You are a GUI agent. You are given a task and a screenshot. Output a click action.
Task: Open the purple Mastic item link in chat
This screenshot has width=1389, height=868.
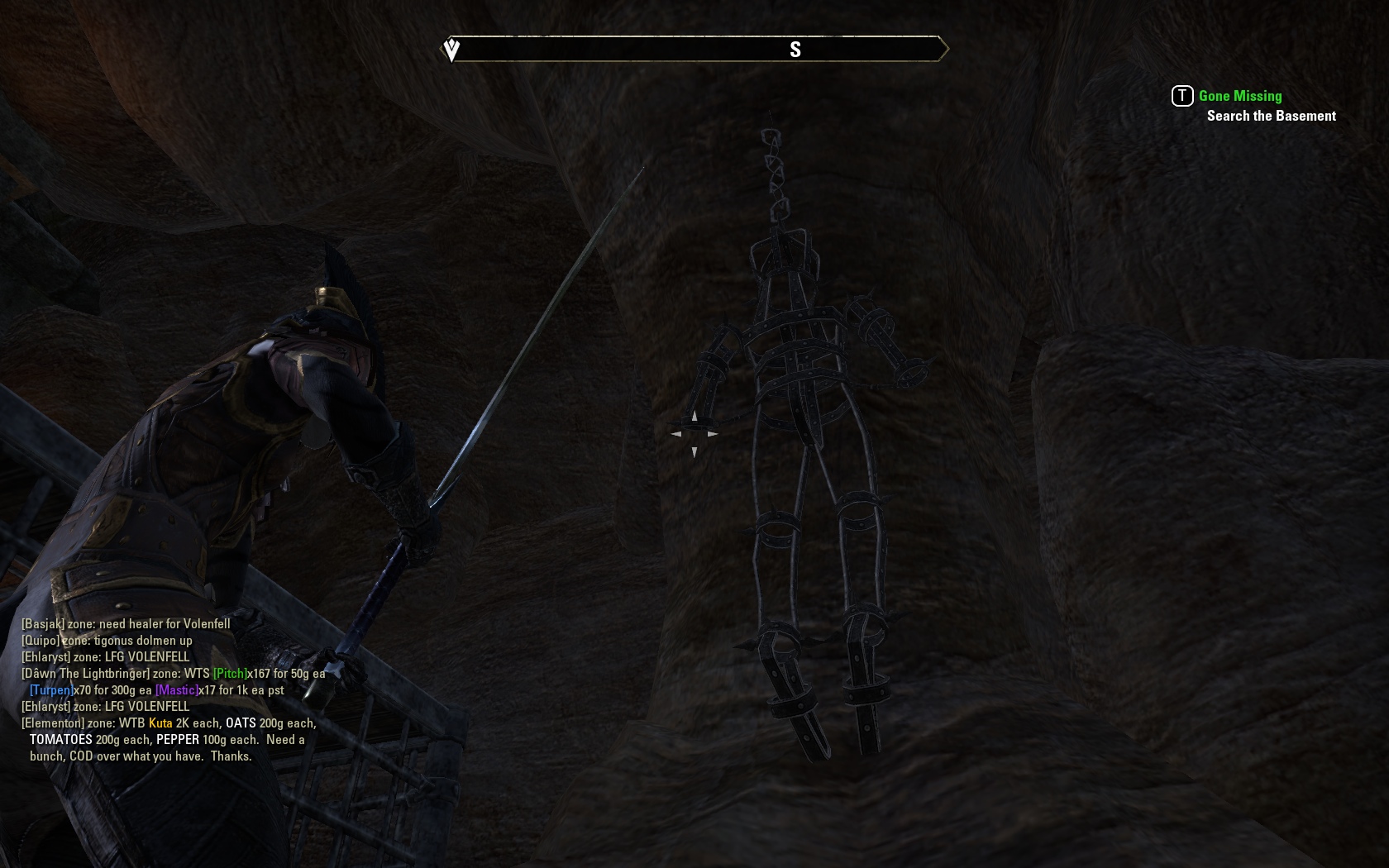point(176,690)
